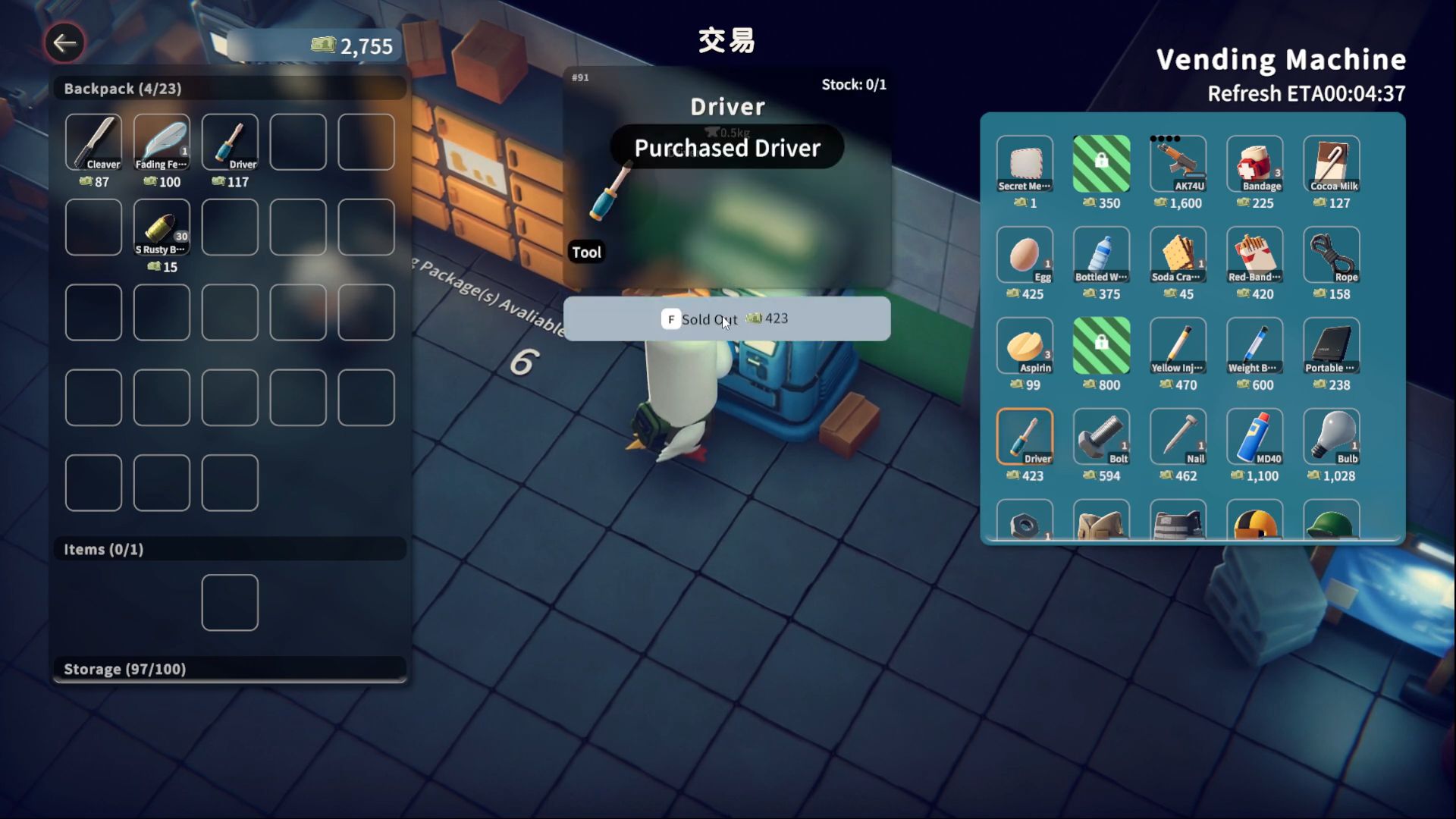Screen dimensions: 1456x819
Task: Click the Fading Feather backpack item
Action: pos(161,141)
